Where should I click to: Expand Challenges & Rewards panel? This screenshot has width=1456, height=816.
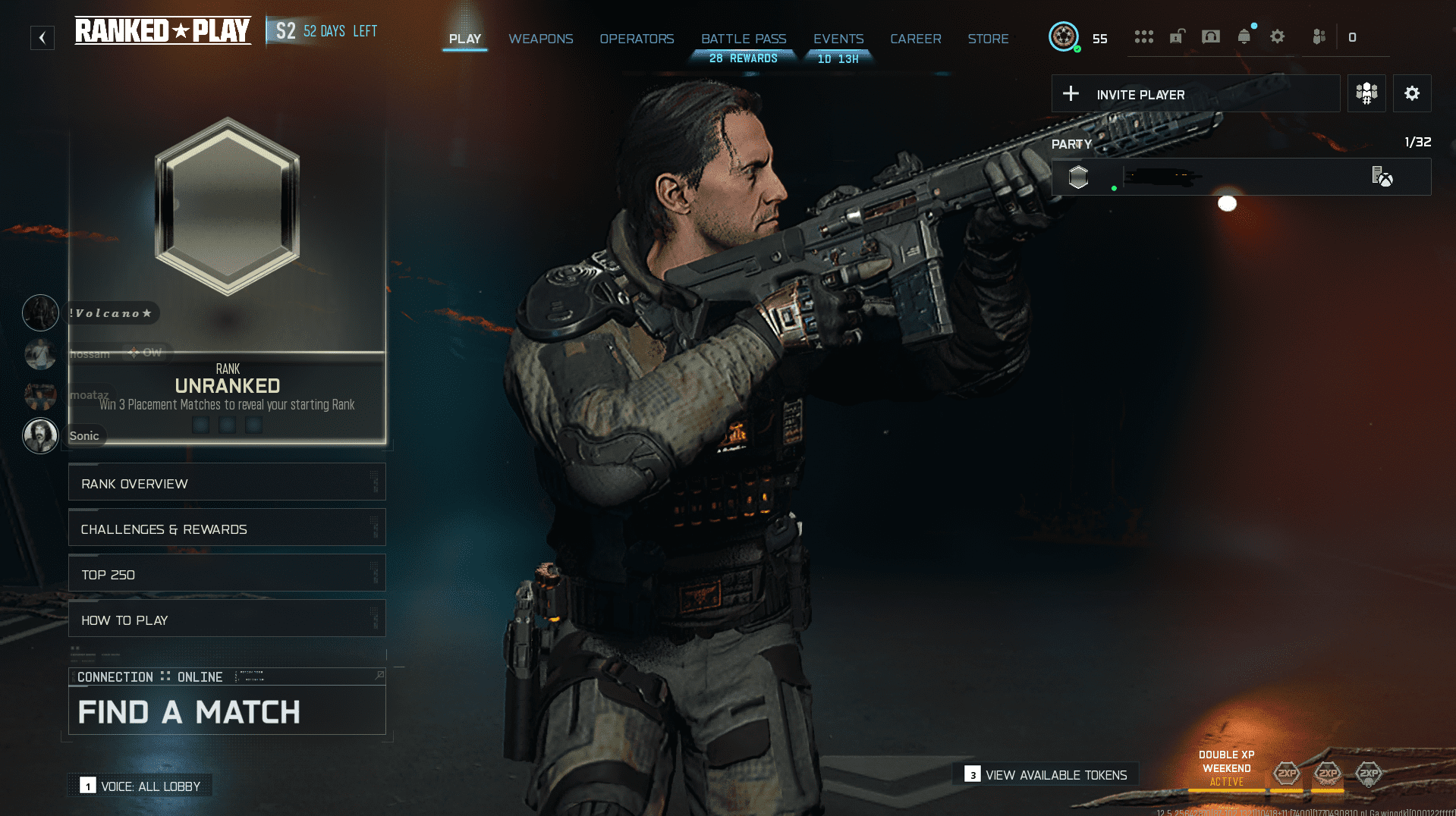(226, 528)
